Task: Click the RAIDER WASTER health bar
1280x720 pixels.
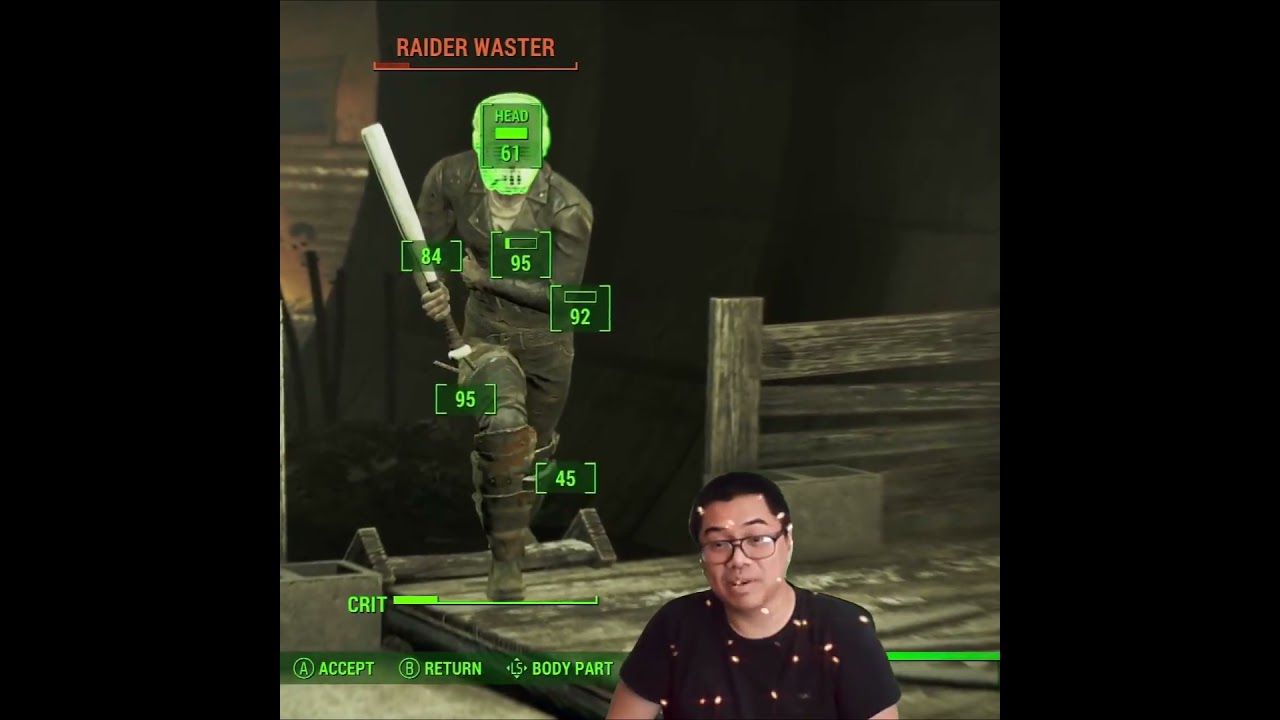Action: (476, 67)
